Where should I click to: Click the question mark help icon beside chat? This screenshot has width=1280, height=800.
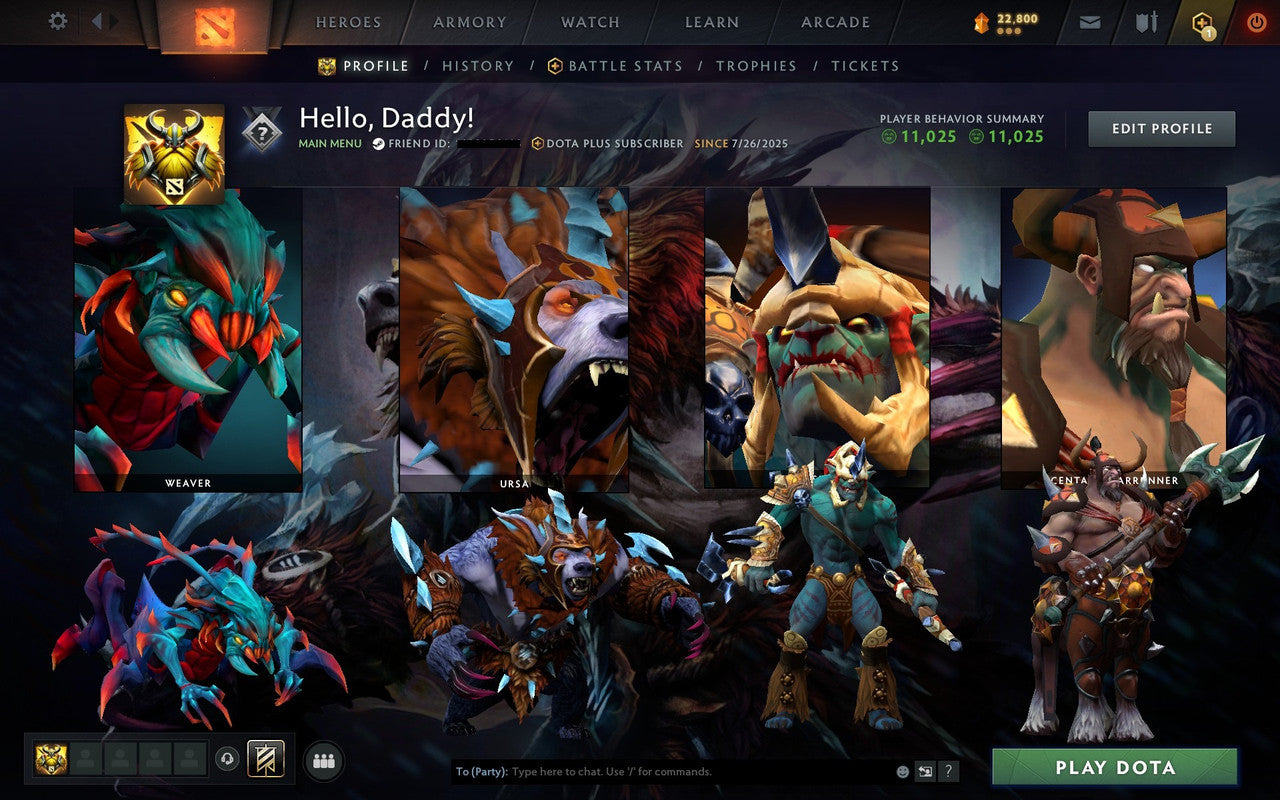pos(948,770)
